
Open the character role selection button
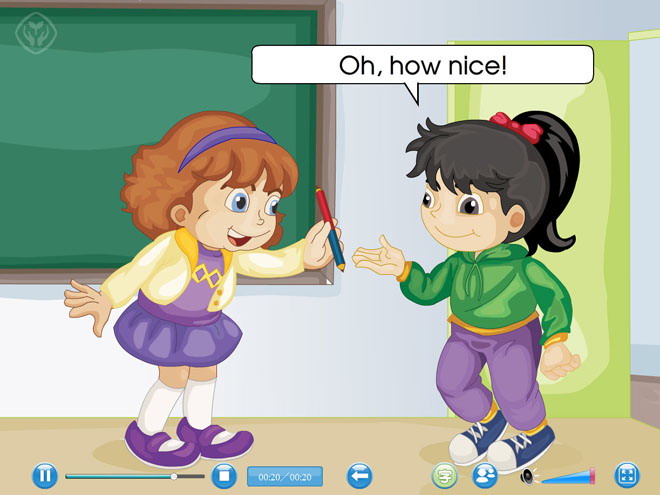tap(485, 475)
